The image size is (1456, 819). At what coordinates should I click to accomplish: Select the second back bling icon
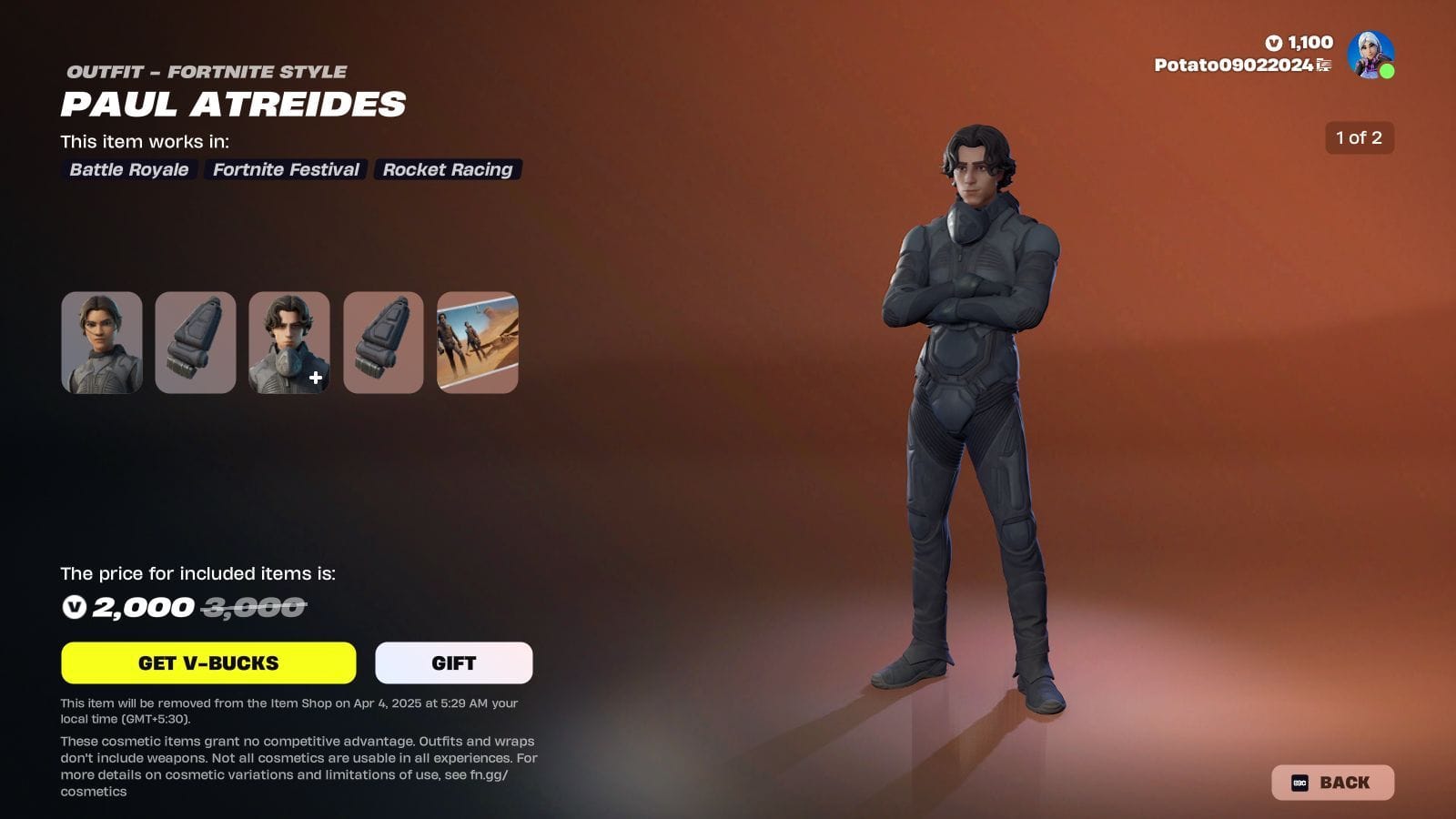coord(383,343)
